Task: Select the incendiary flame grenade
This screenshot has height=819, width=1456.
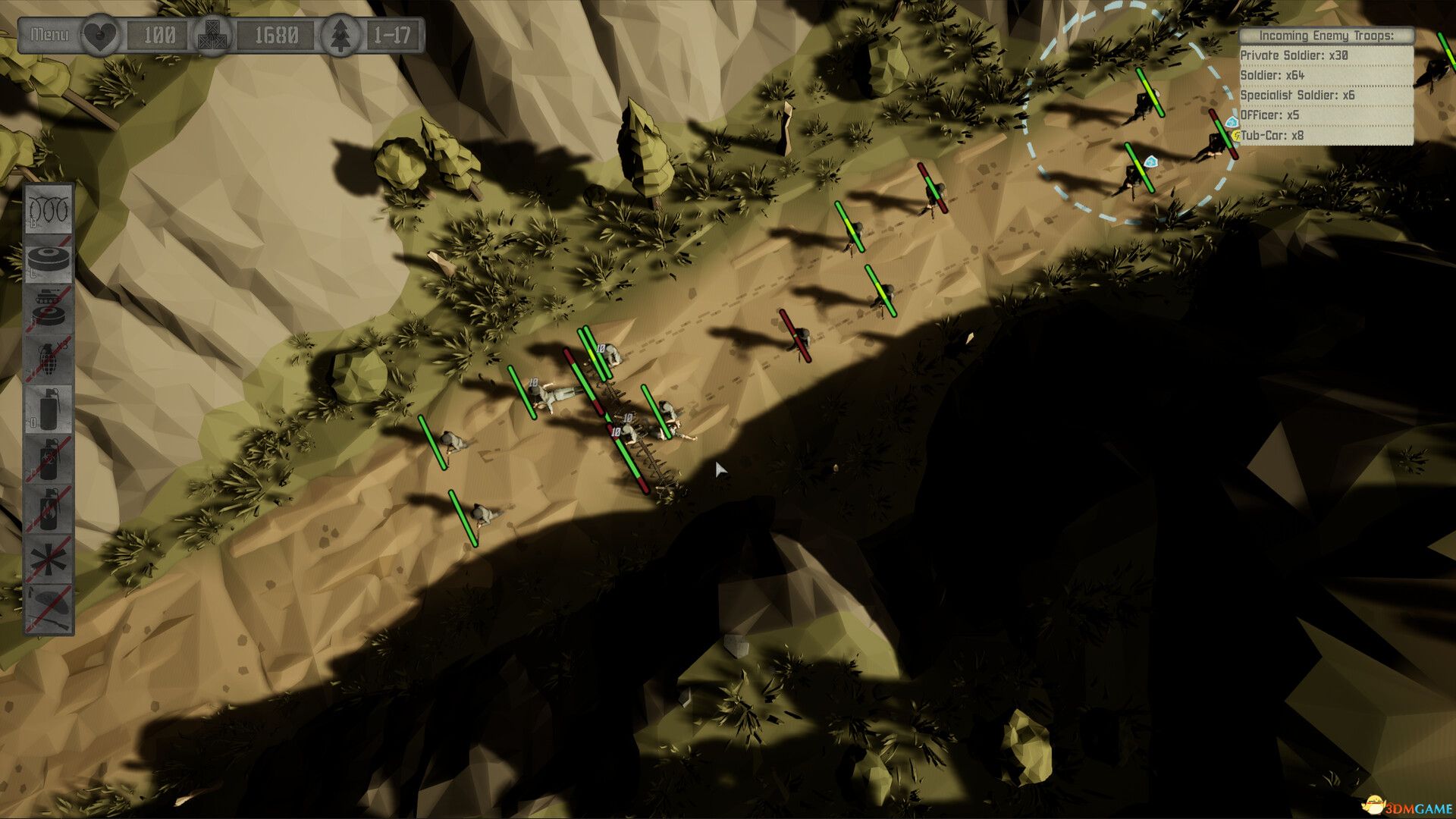Action: point(49,510)
